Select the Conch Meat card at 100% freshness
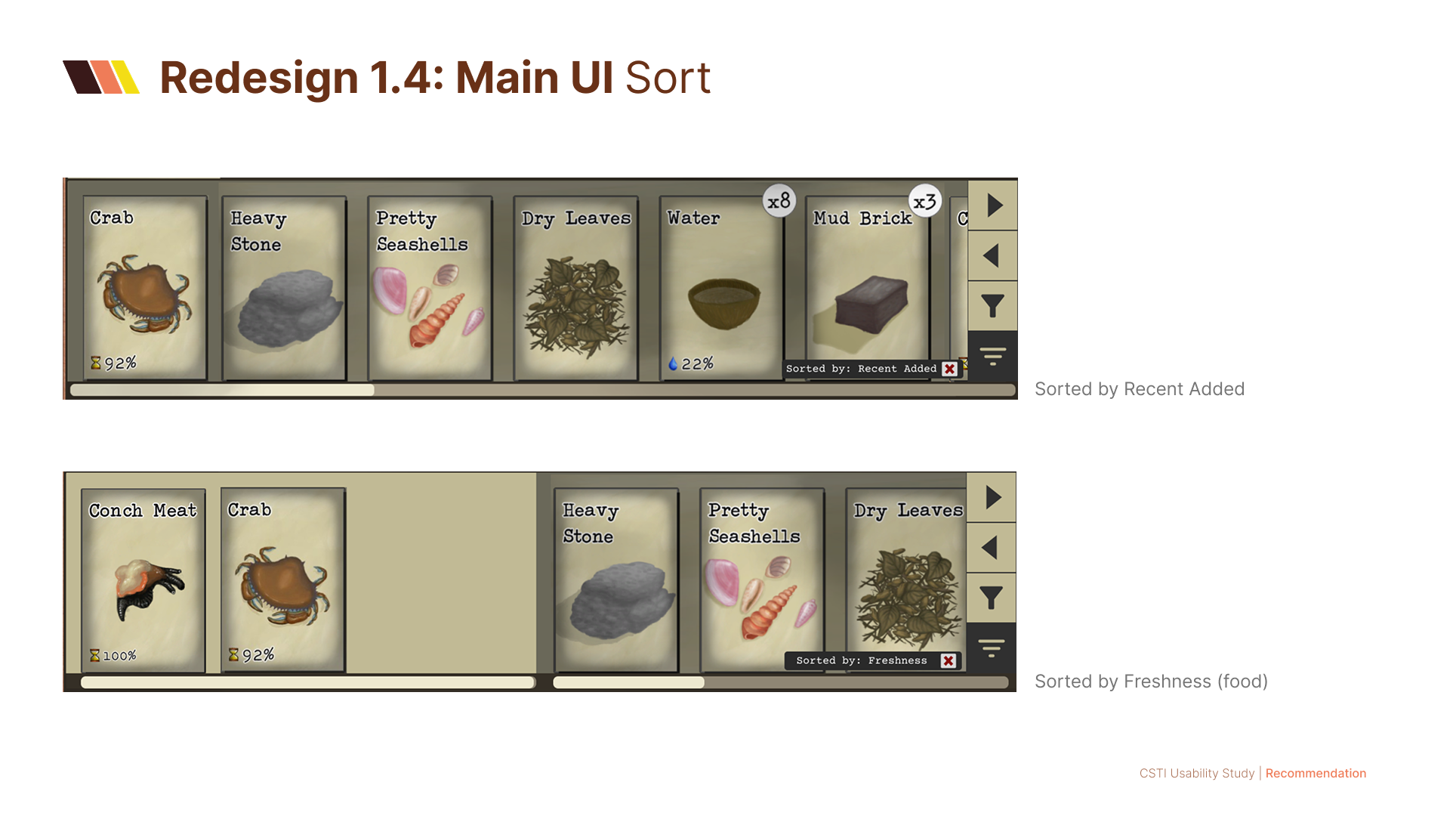 coord(142,580)
